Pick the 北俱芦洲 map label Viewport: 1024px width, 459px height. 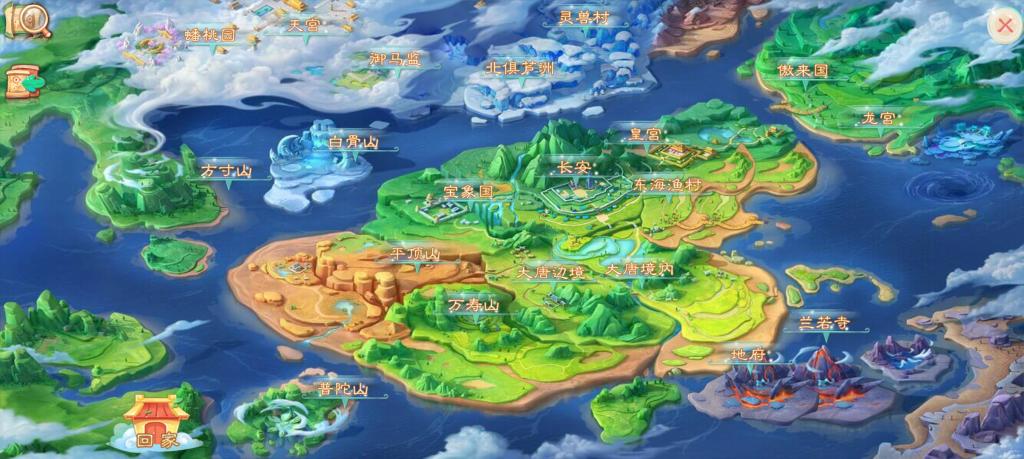coord(519,69)
